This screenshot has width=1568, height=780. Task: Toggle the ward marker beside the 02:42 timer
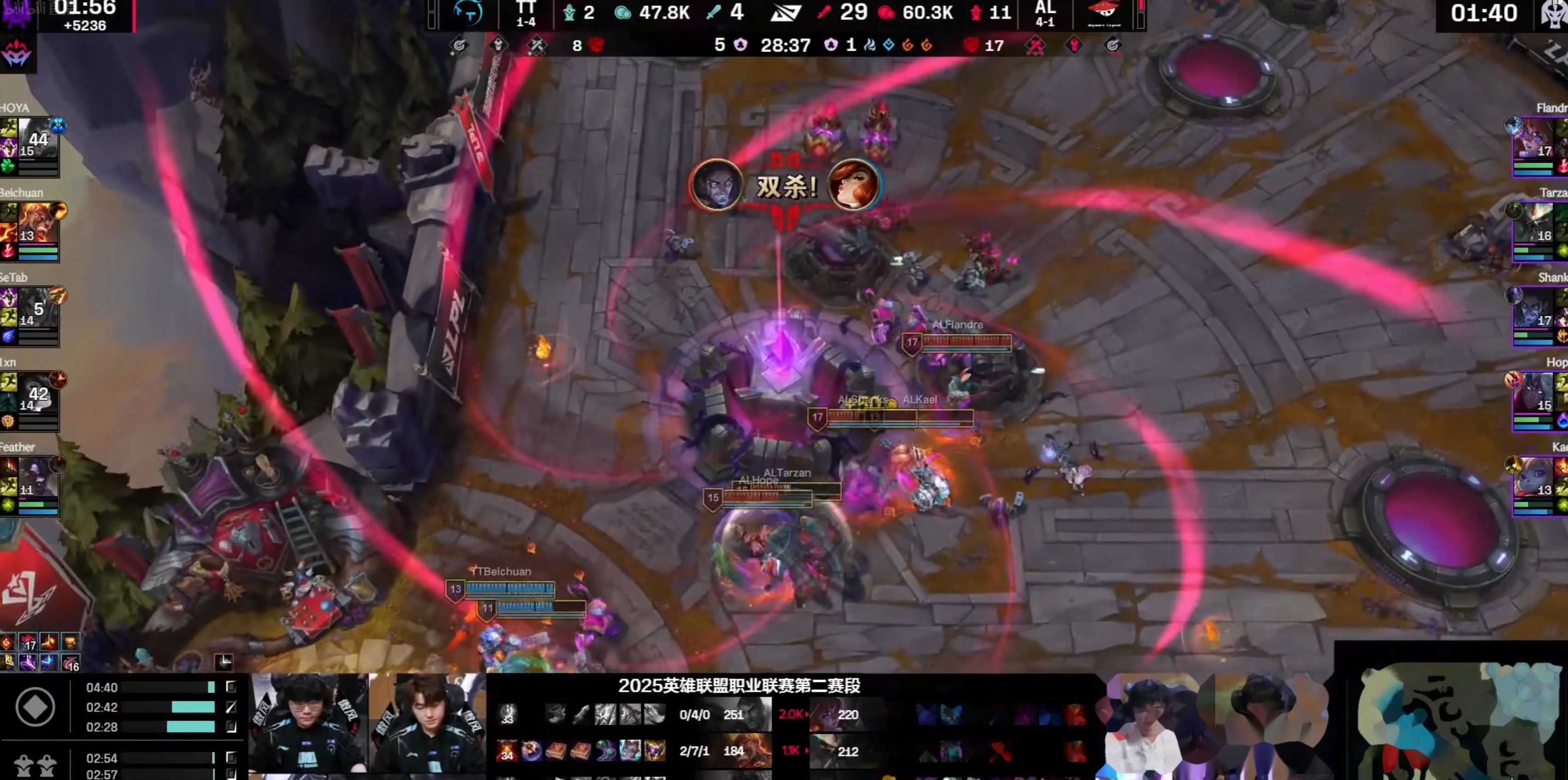(231, 708)
